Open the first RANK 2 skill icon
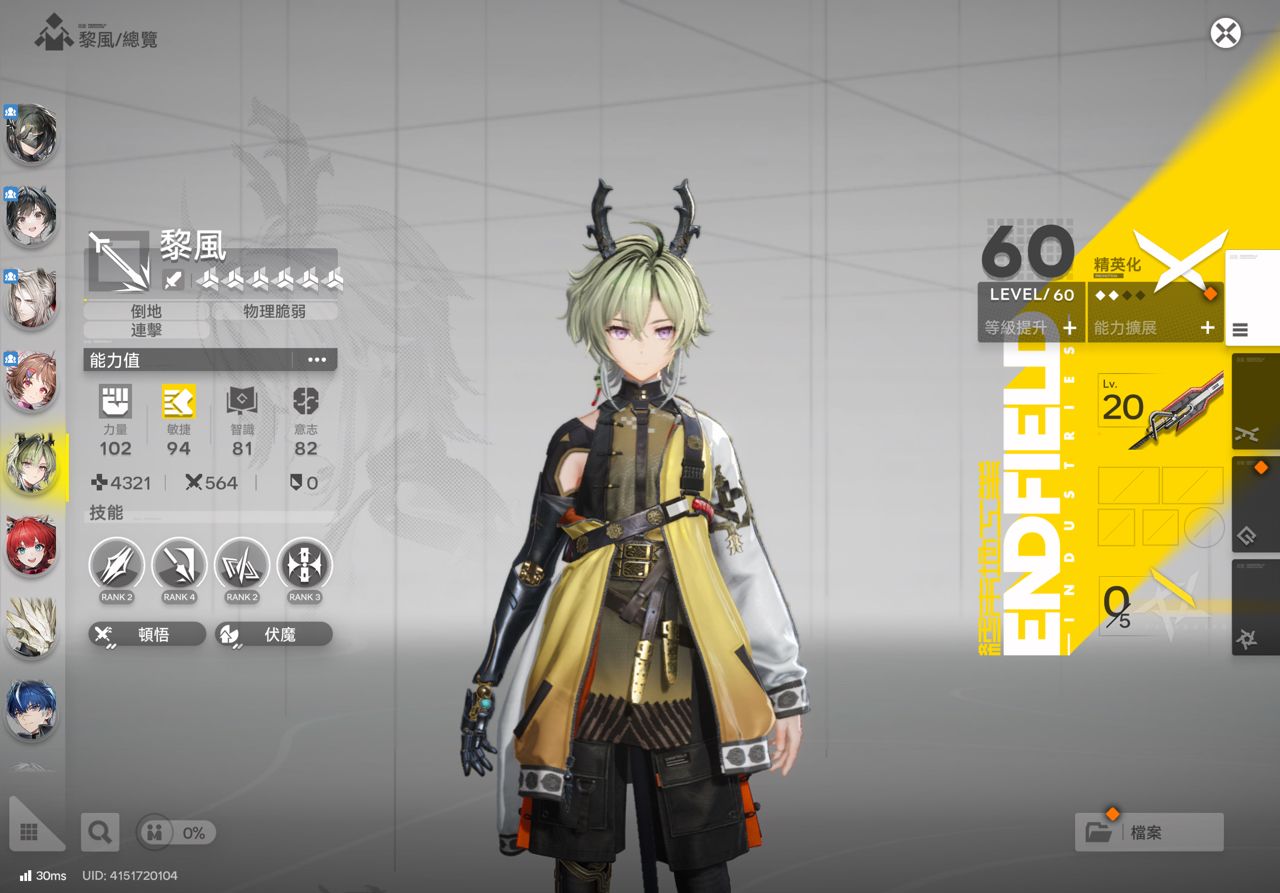The width and height of the screenshot is (1280, 893). point(117,566)
